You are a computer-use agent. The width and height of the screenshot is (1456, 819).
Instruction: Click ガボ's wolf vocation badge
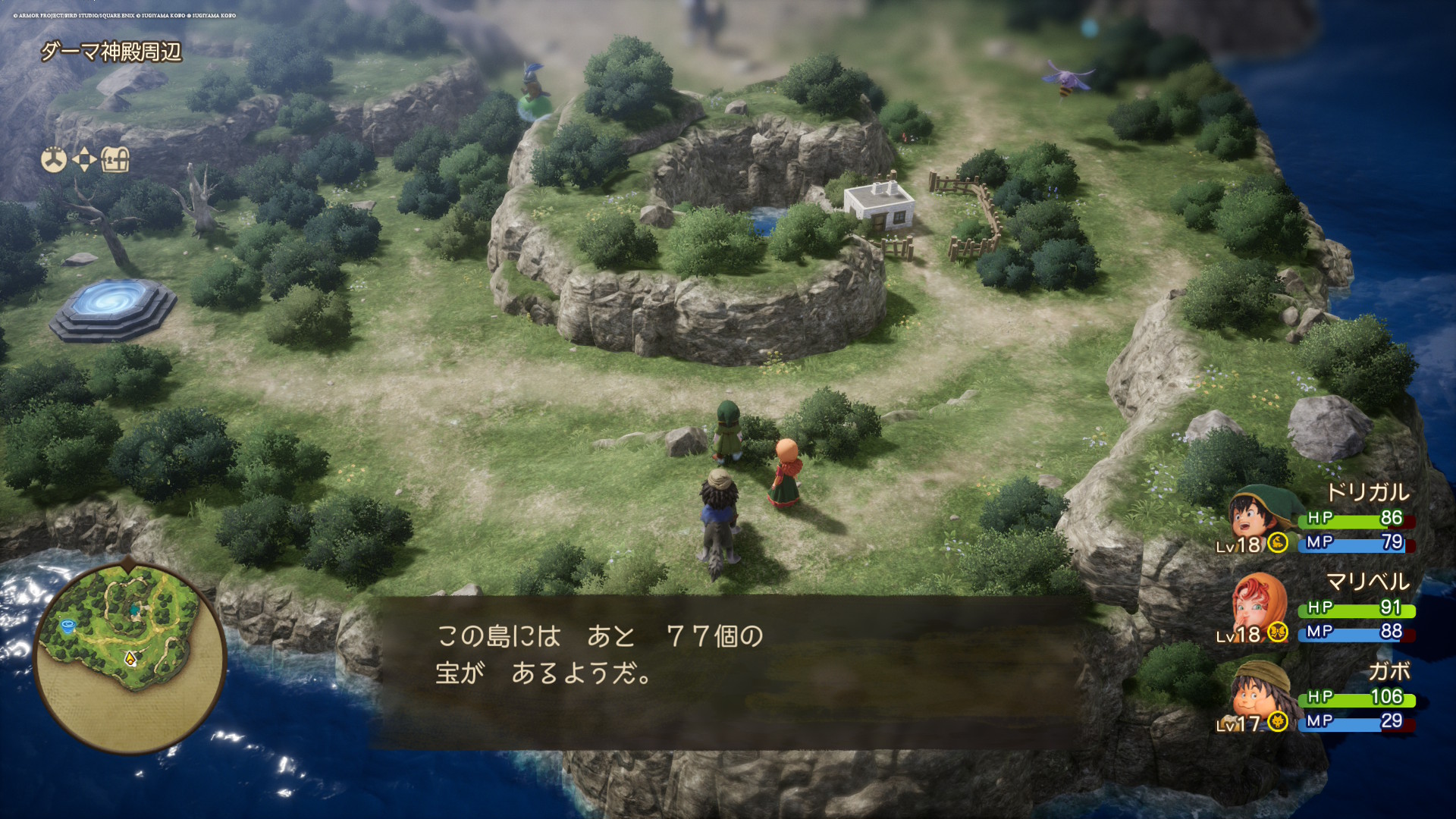1278,721
